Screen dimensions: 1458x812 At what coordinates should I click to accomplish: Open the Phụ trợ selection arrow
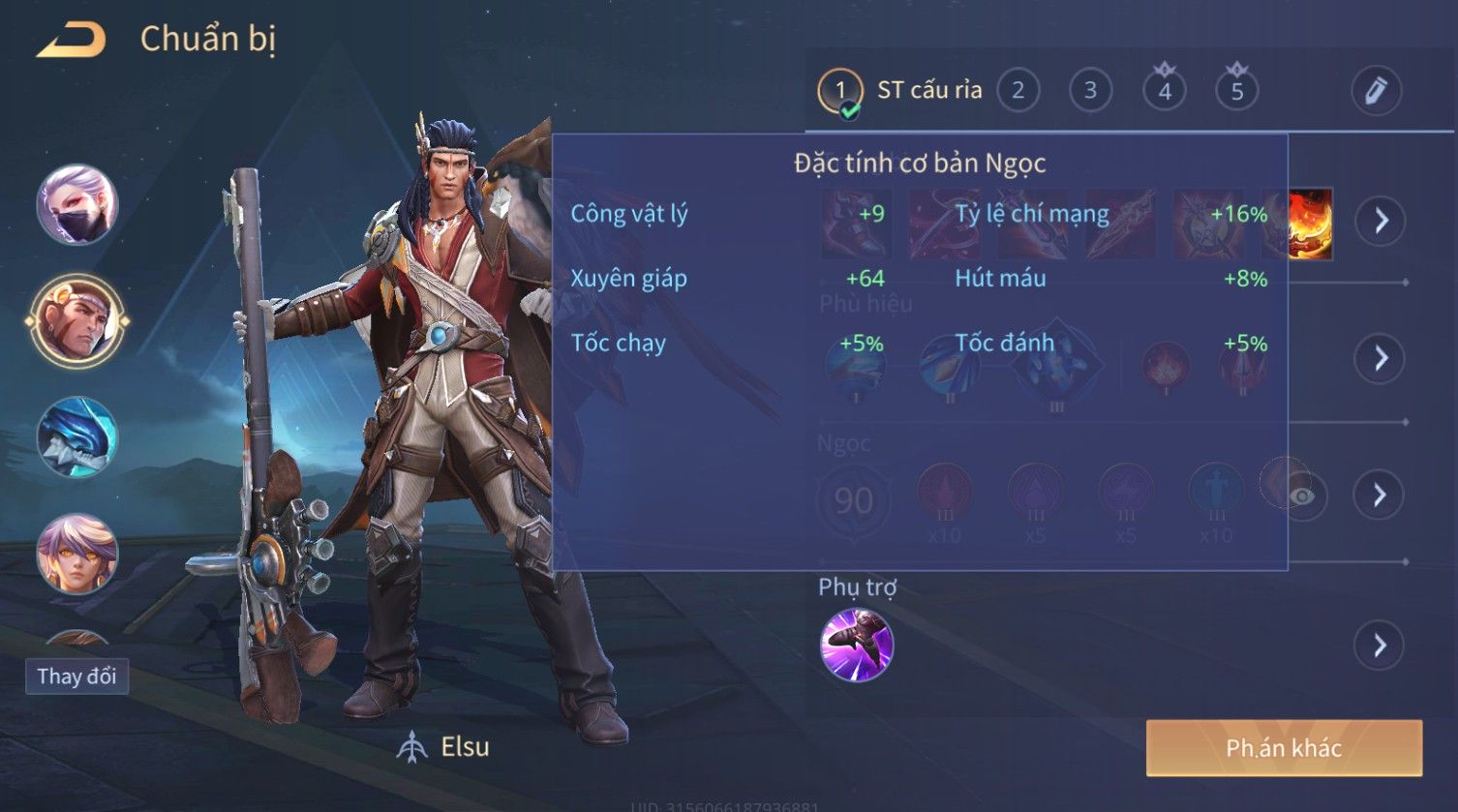(x=1379, y=645)
